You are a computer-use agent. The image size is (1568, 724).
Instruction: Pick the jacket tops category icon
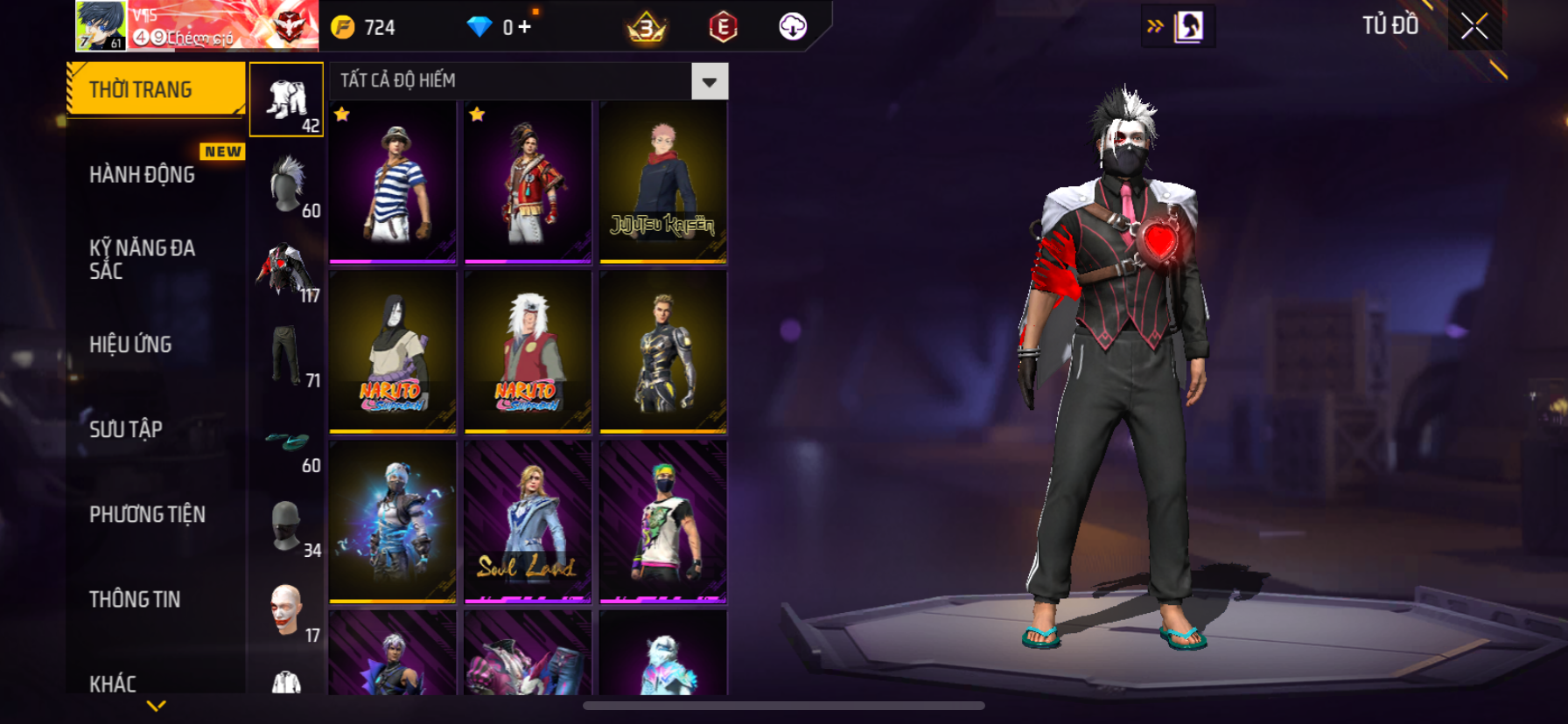287,268
